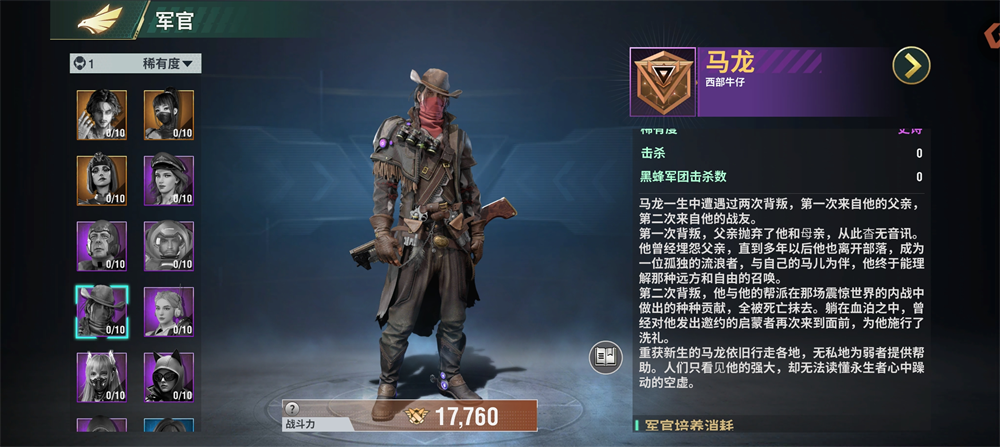
Task: Select the cat-eared masked blonde officer
Action: [101, 377]
